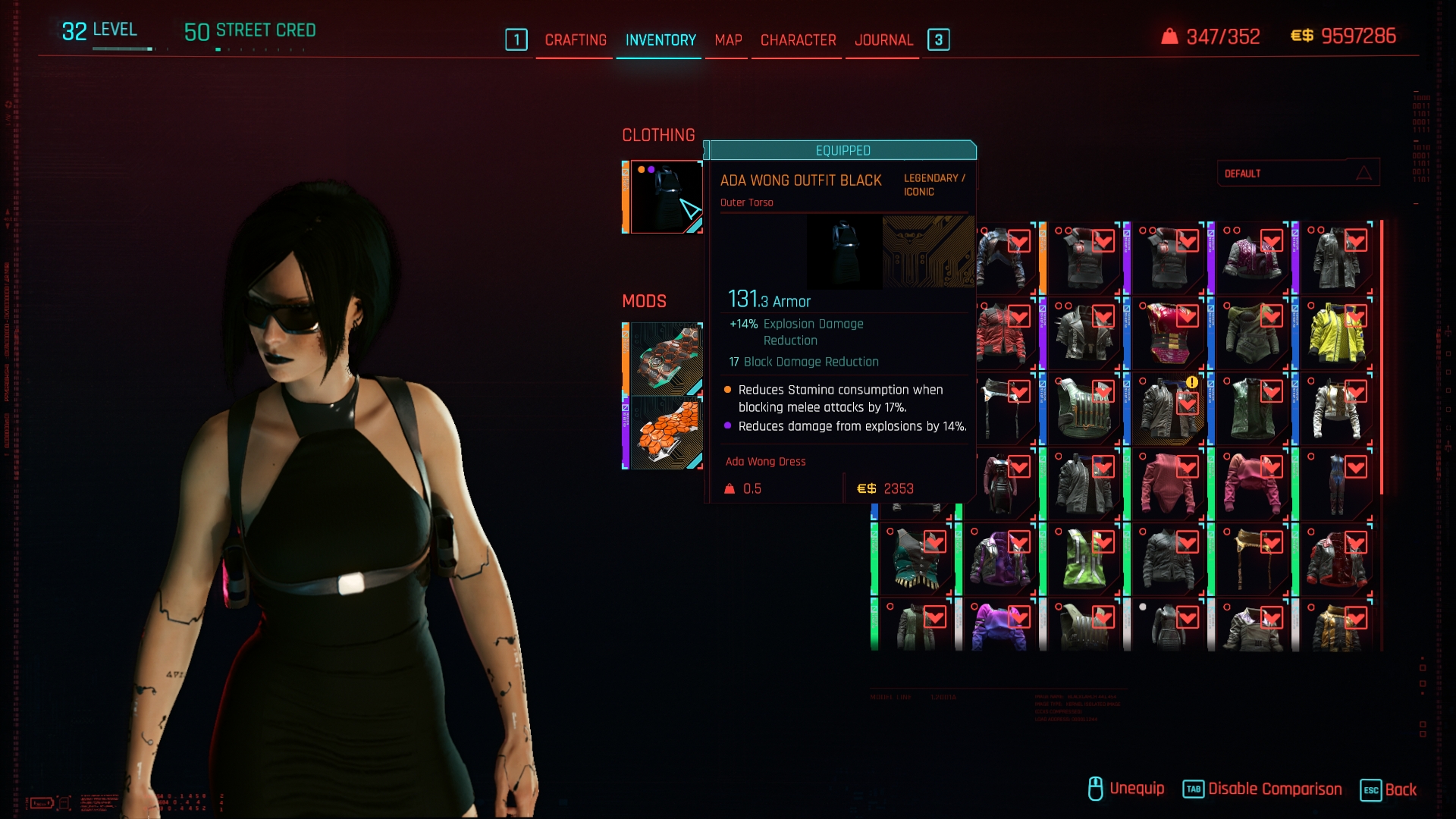Go to the Character tab
The width and height of the screenshot is (1456, 819).
[x=798, y=40]
